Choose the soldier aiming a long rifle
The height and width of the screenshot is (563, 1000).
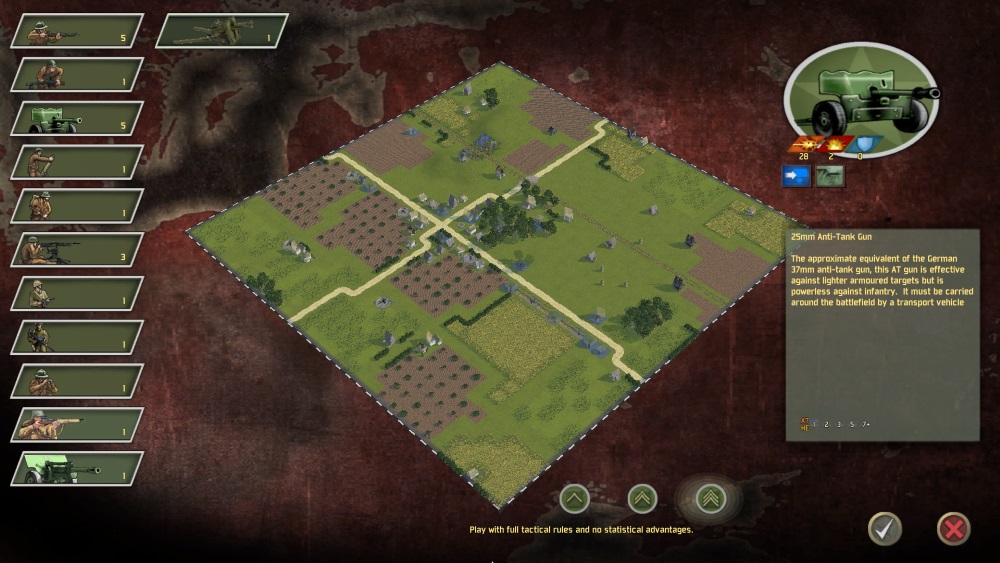tap(77, 424)
